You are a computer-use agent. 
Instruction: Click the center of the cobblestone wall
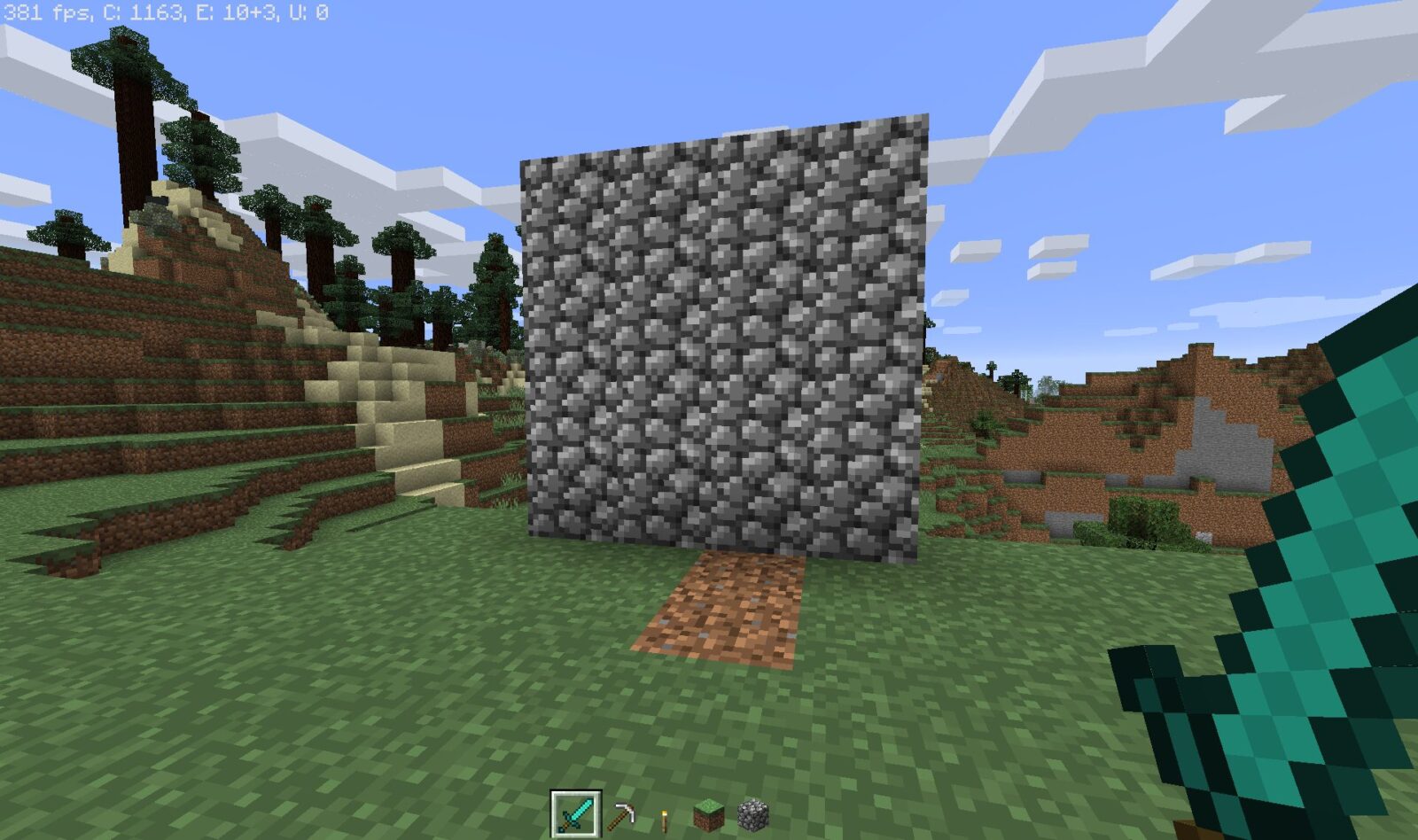[727, 346]
